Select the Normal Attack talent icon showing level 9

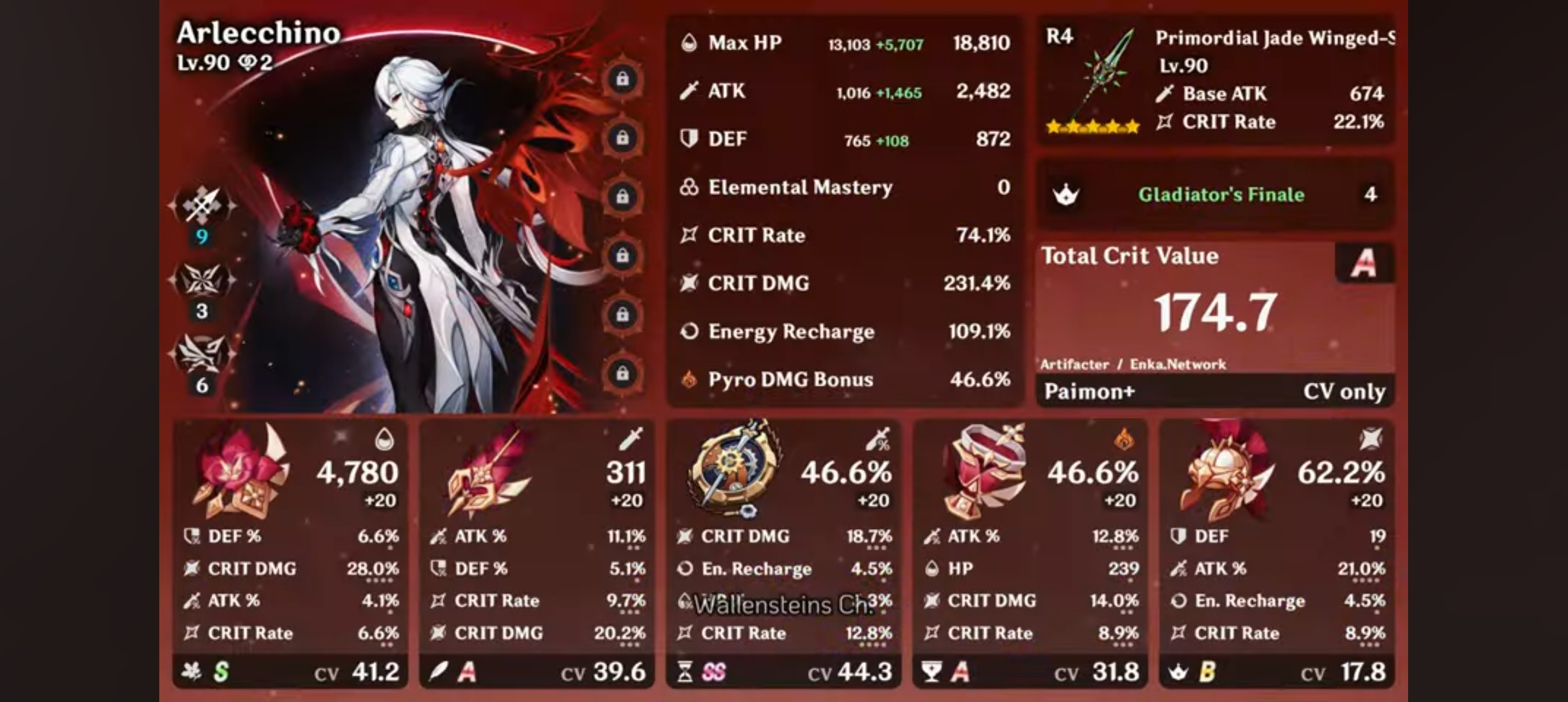203,203
